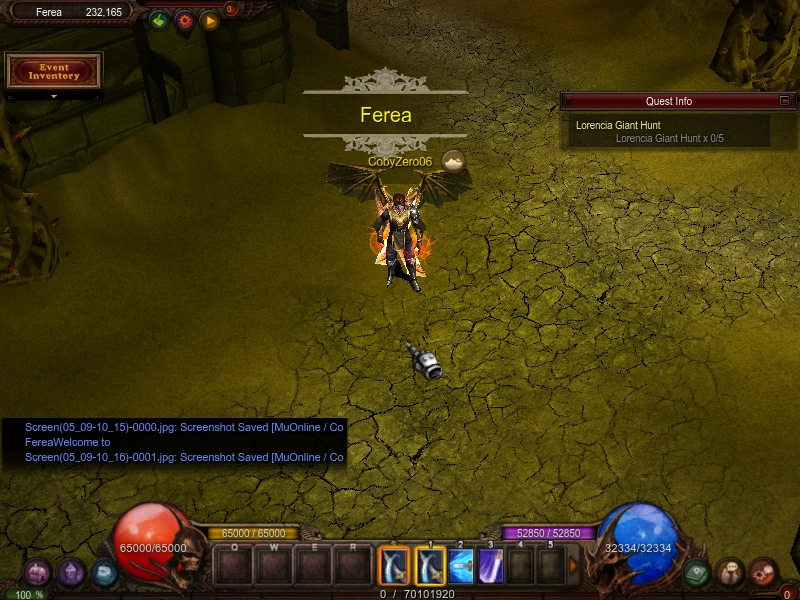Image resolution: width=800 pixels, height=600 pixels.
Task: Click the first highlighted sword skill slot
Action: tap(395, 566)
